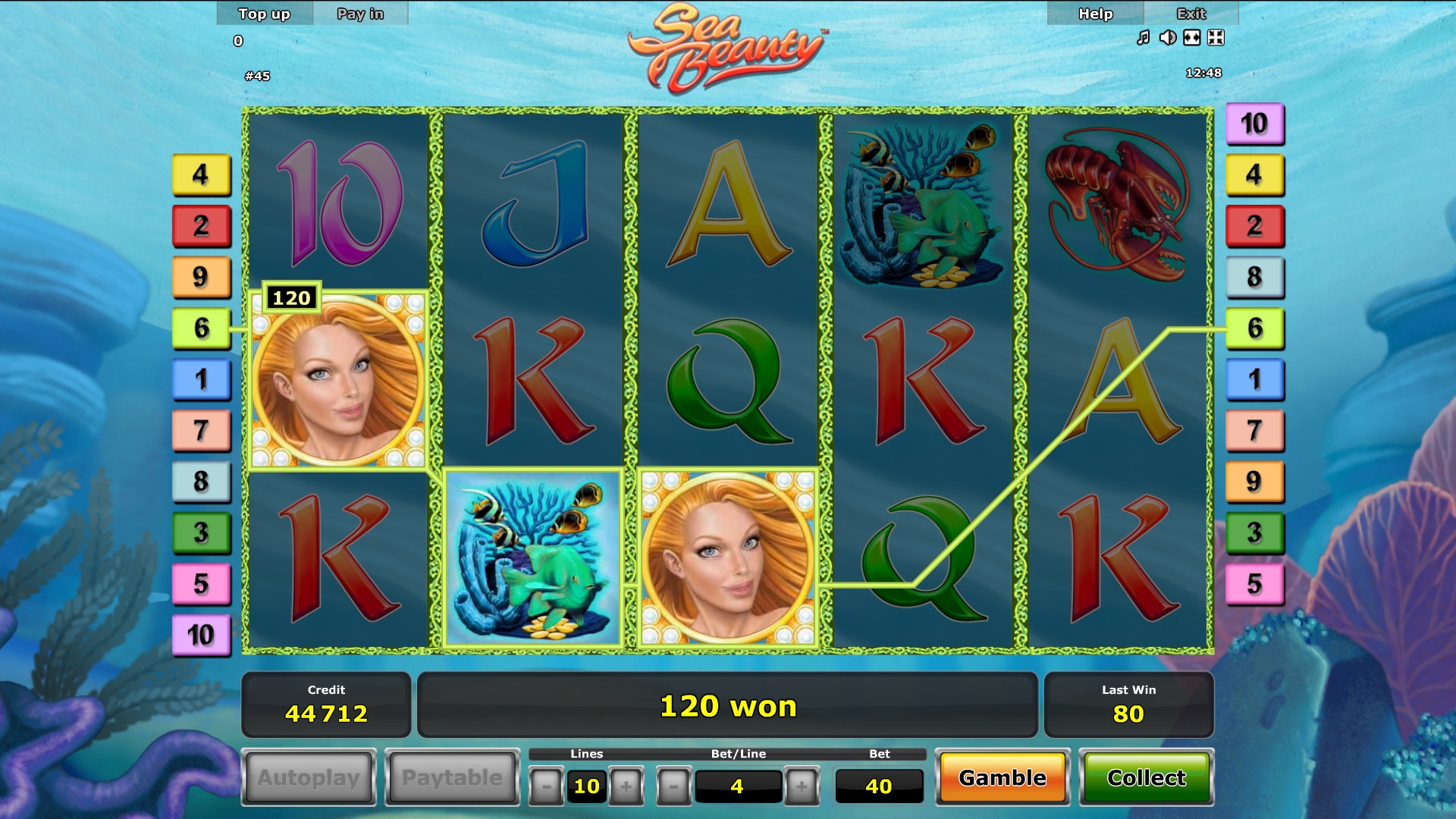The image size is (1456, 819).
Task: Exit the Sea Beauty game
Action: [1191, 14]
